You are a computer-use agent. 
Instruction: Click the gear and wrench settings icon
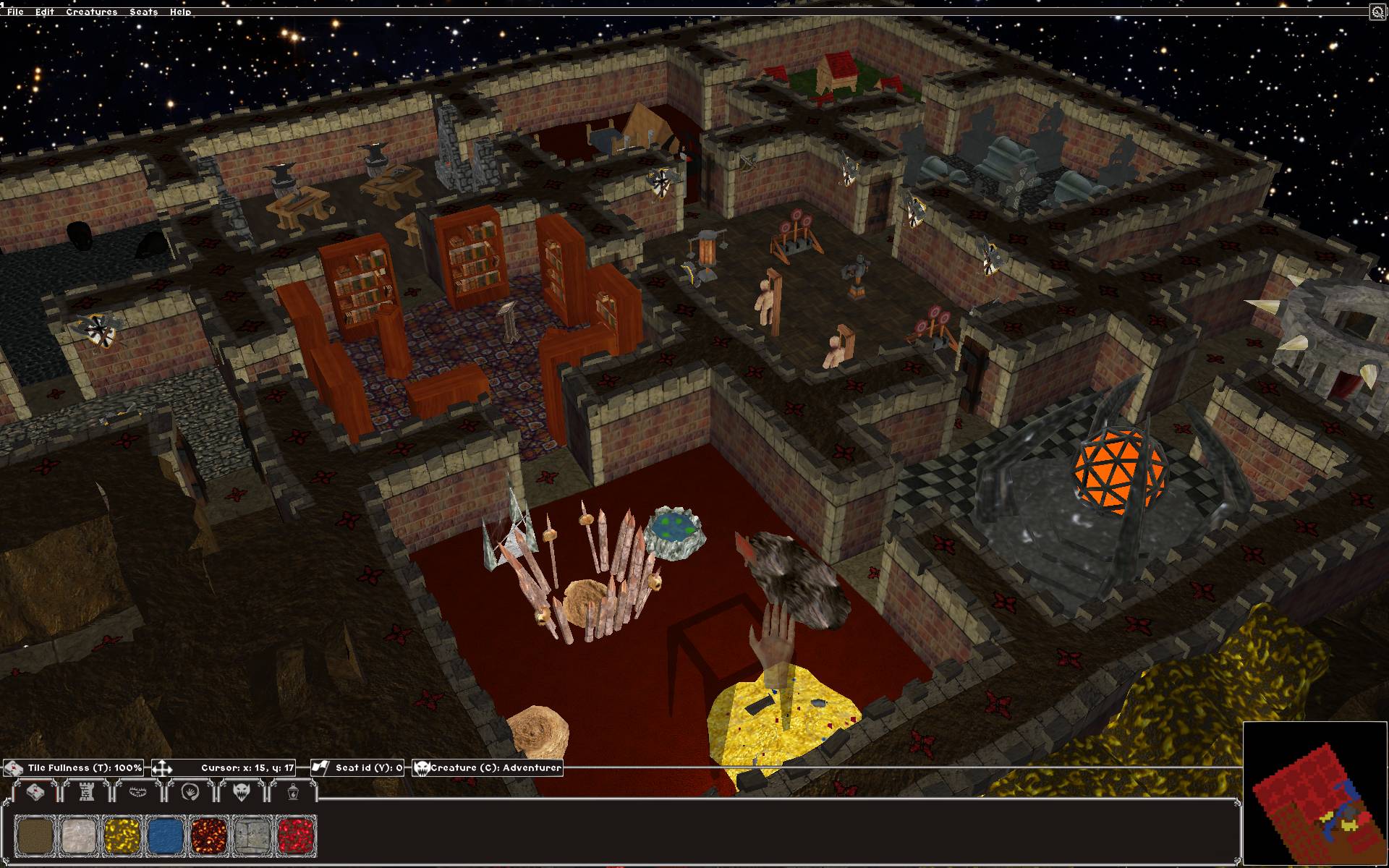pyautogui.click(x=1377, y=12)
